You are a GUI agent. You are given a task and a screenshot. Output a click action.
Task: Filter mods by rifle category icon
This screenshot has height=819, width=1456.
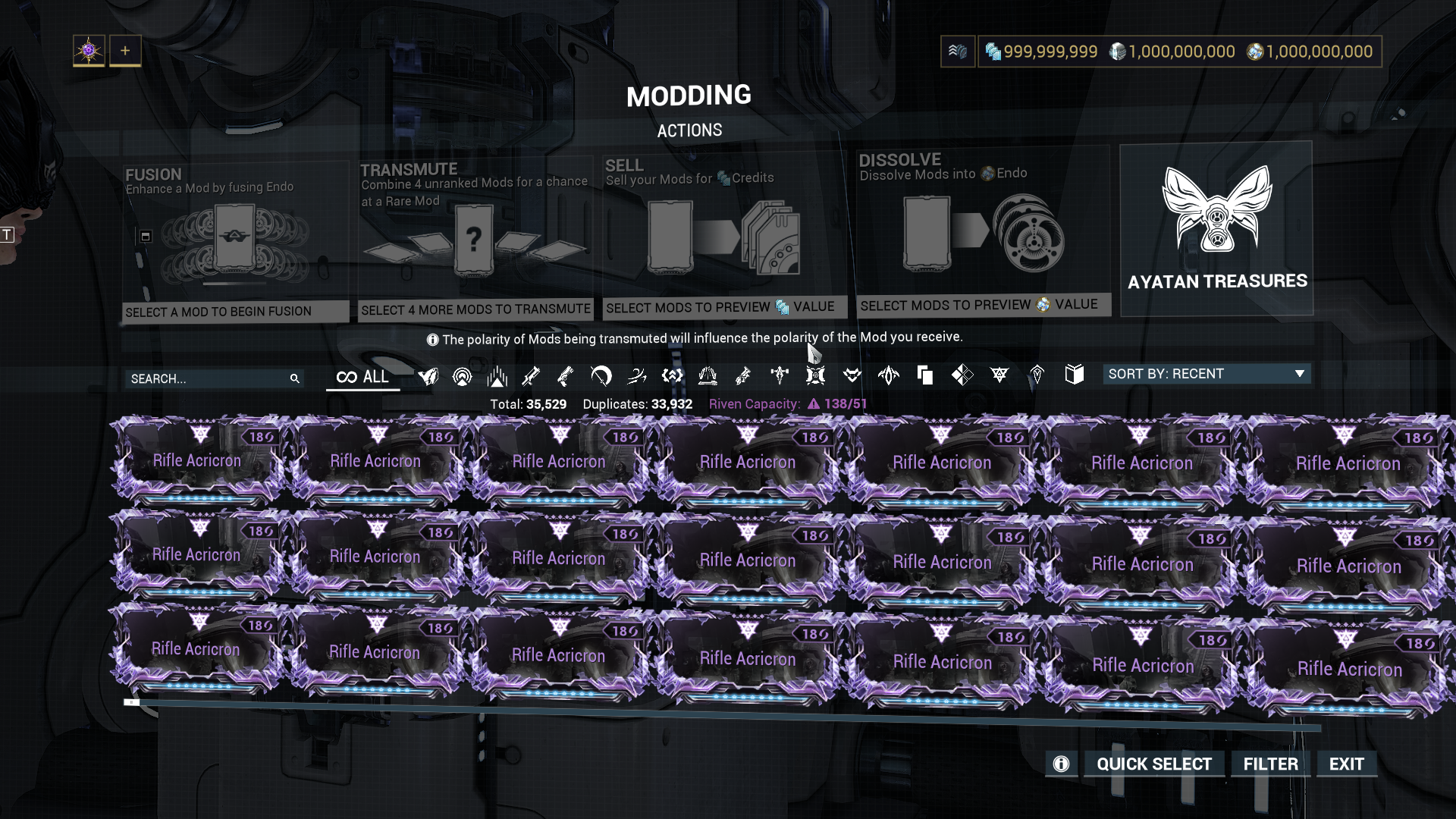[531, 375]
